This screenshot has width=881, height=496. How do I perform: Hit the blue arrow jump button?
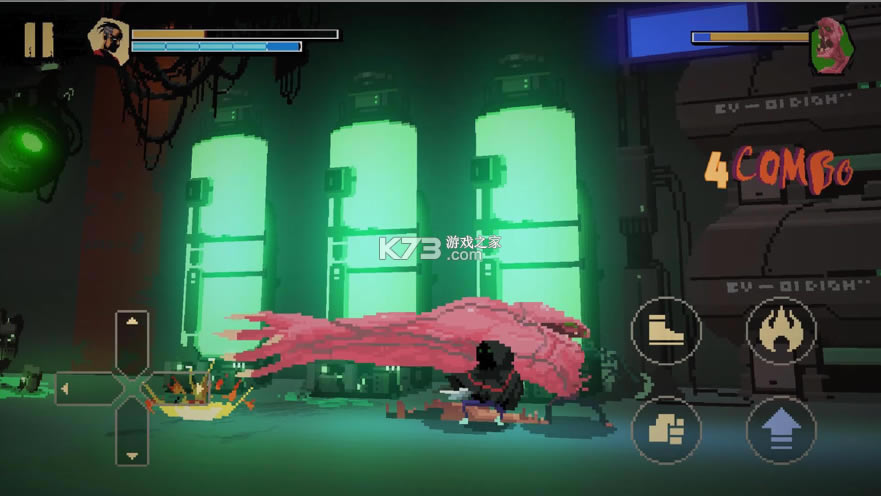(x=781, y=430)
